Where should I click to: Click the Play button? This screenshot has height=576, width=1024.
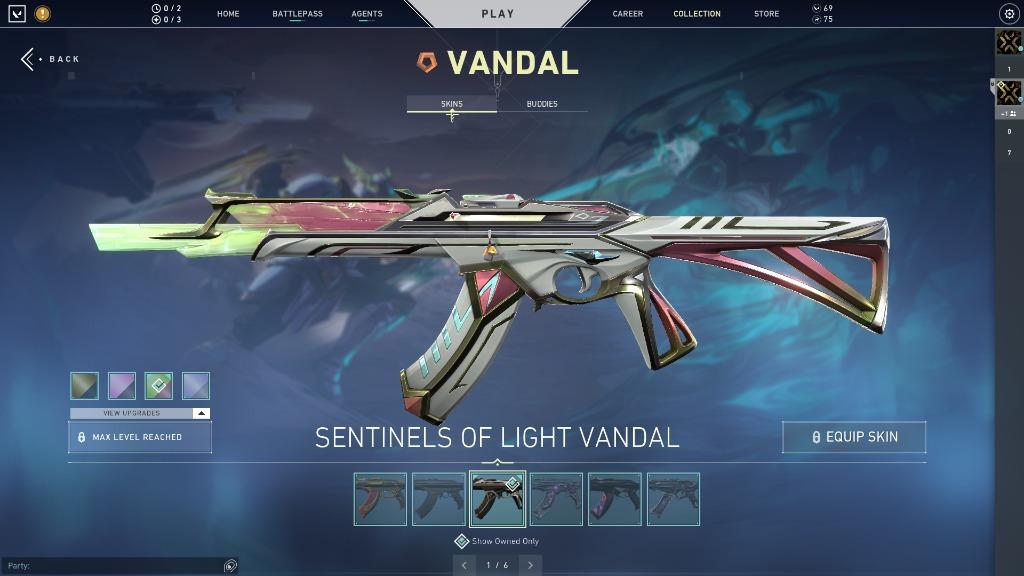click(498, 14)
